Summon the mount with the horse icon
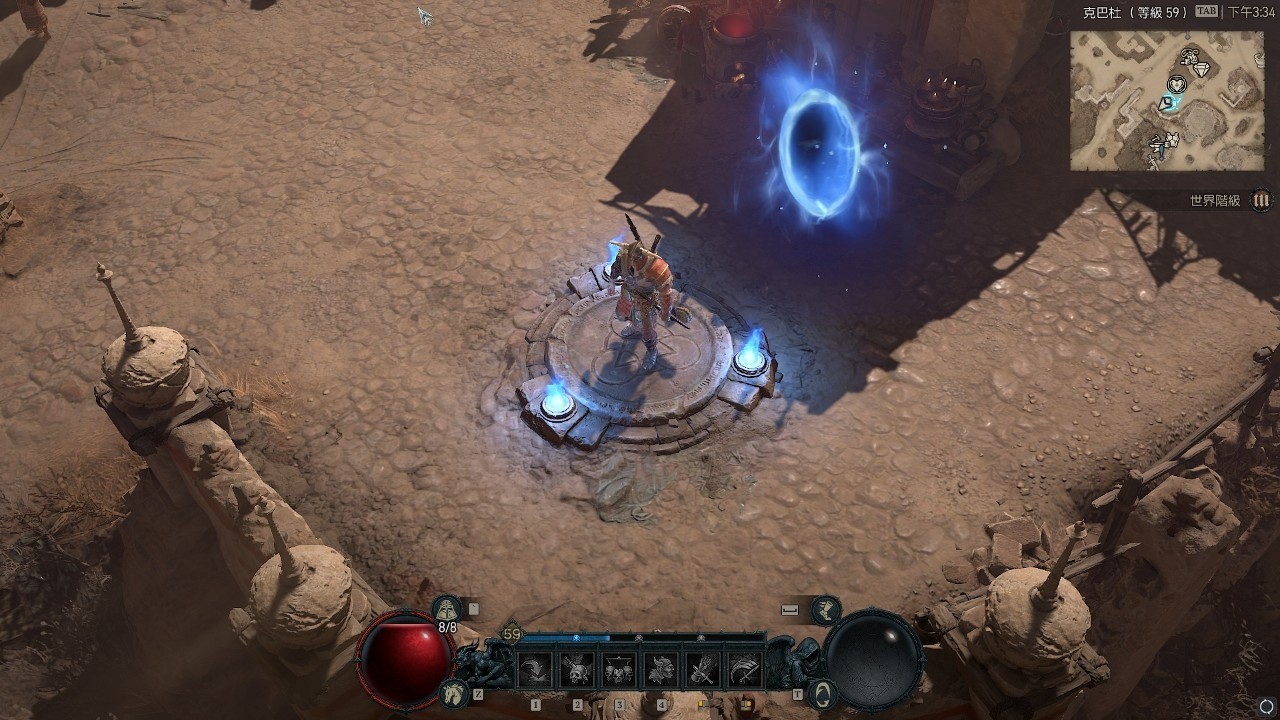The height and width of the screenshot is (720, 1280). coord(455,691)
